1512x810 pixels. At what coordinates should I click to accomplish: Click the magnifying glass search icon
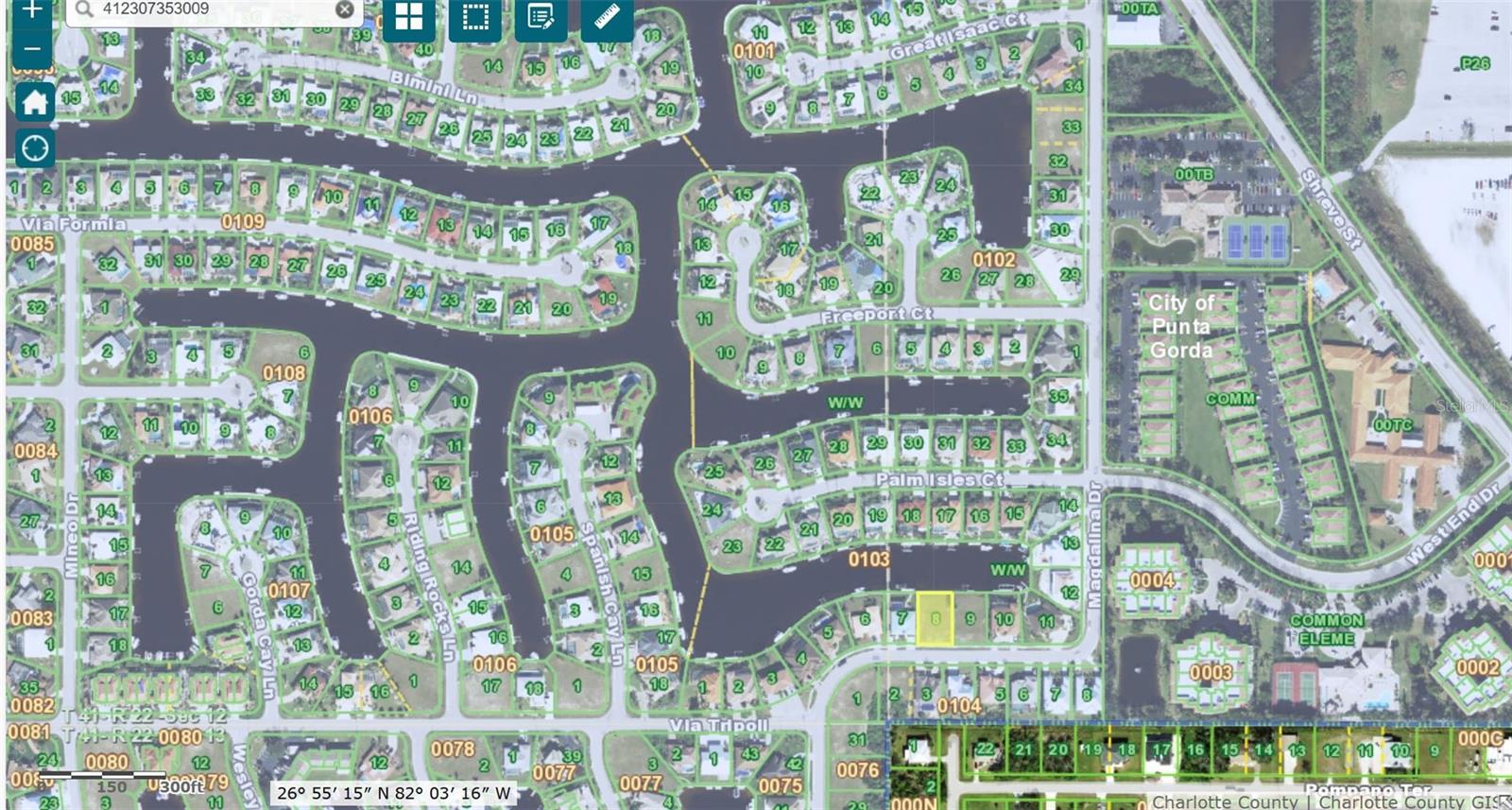[84, 9]
